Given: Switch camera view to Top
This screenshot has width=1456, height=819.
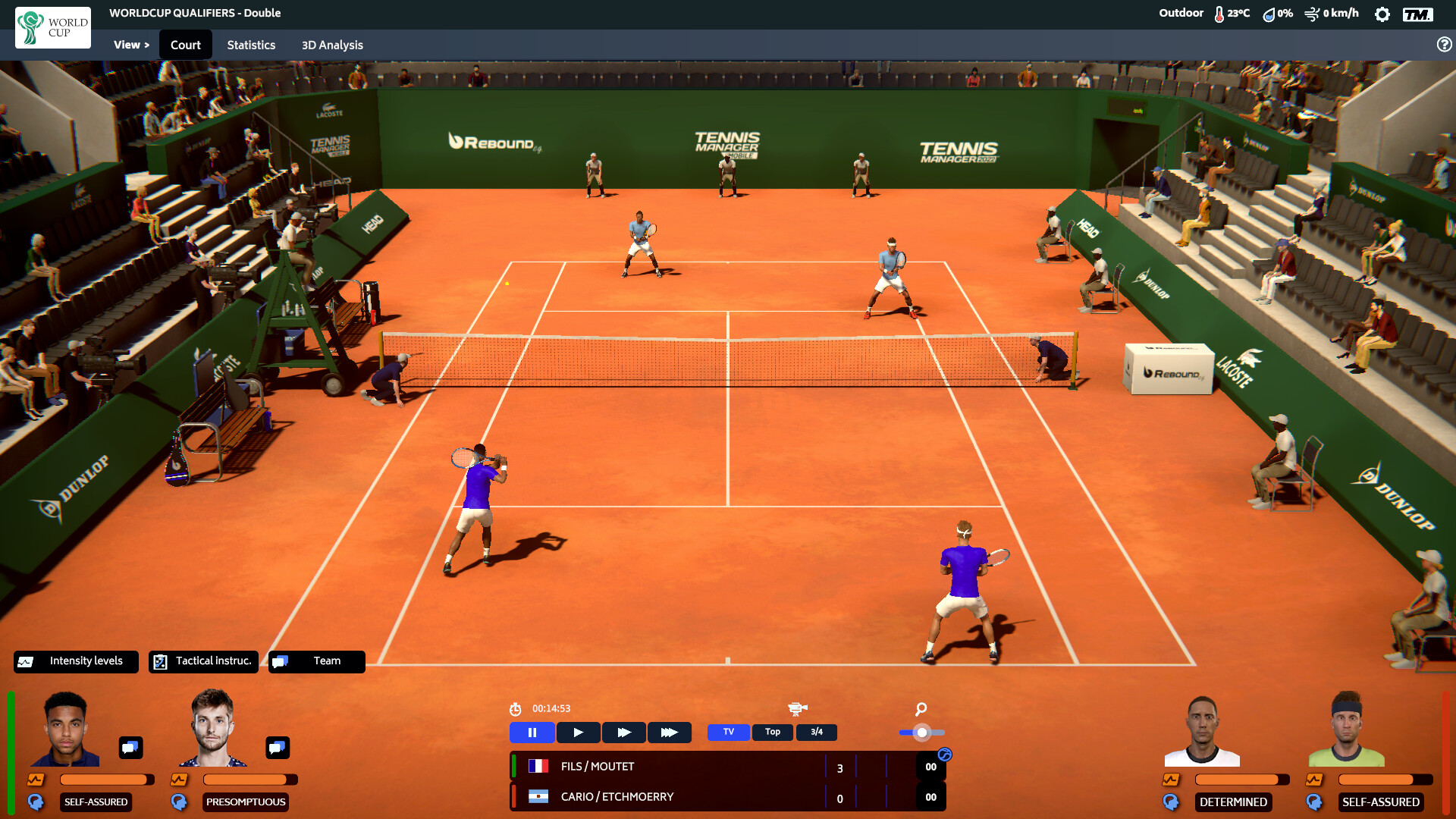Looking at the screenshot, I should click(x=772, y=732).
